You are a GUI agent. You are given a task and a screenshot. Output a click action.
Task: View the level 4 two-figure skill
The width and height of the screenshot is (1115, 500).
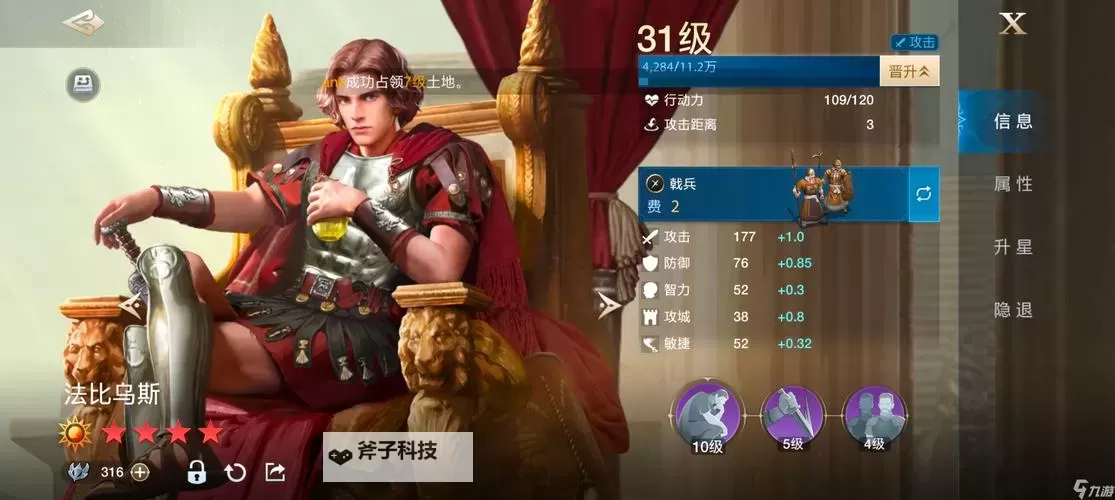[x=874, y=411]
